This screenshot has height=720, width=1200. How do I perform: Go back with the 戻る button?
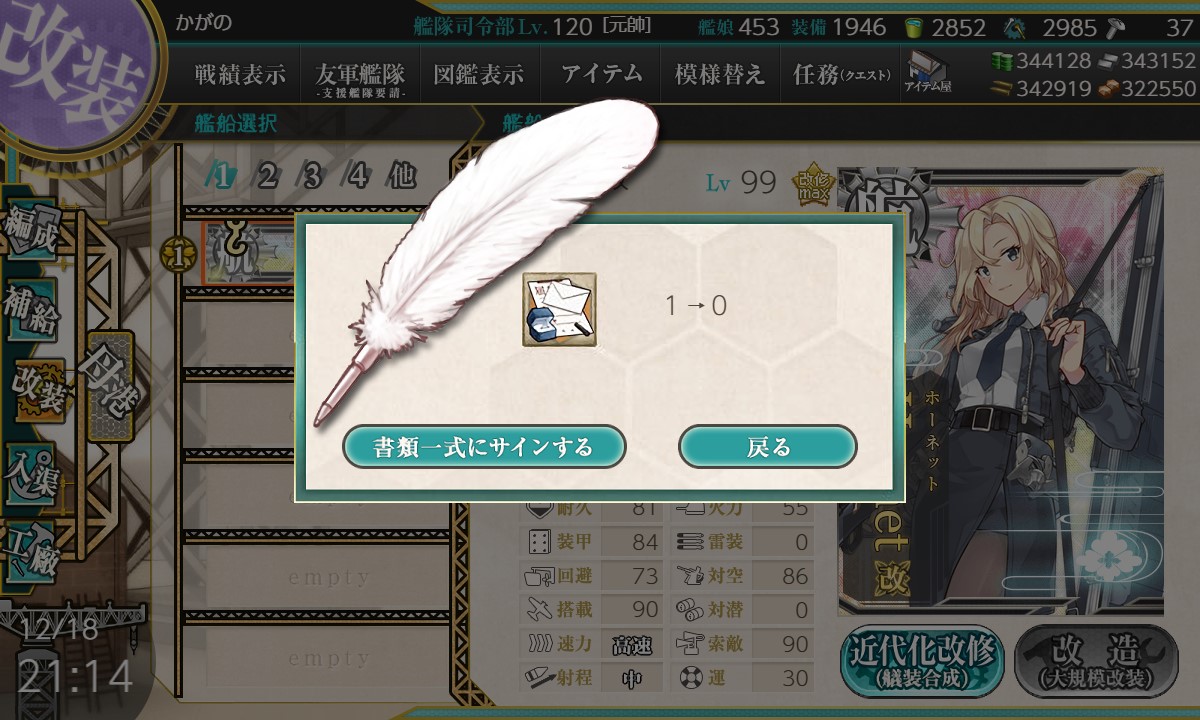coord(767,446)
